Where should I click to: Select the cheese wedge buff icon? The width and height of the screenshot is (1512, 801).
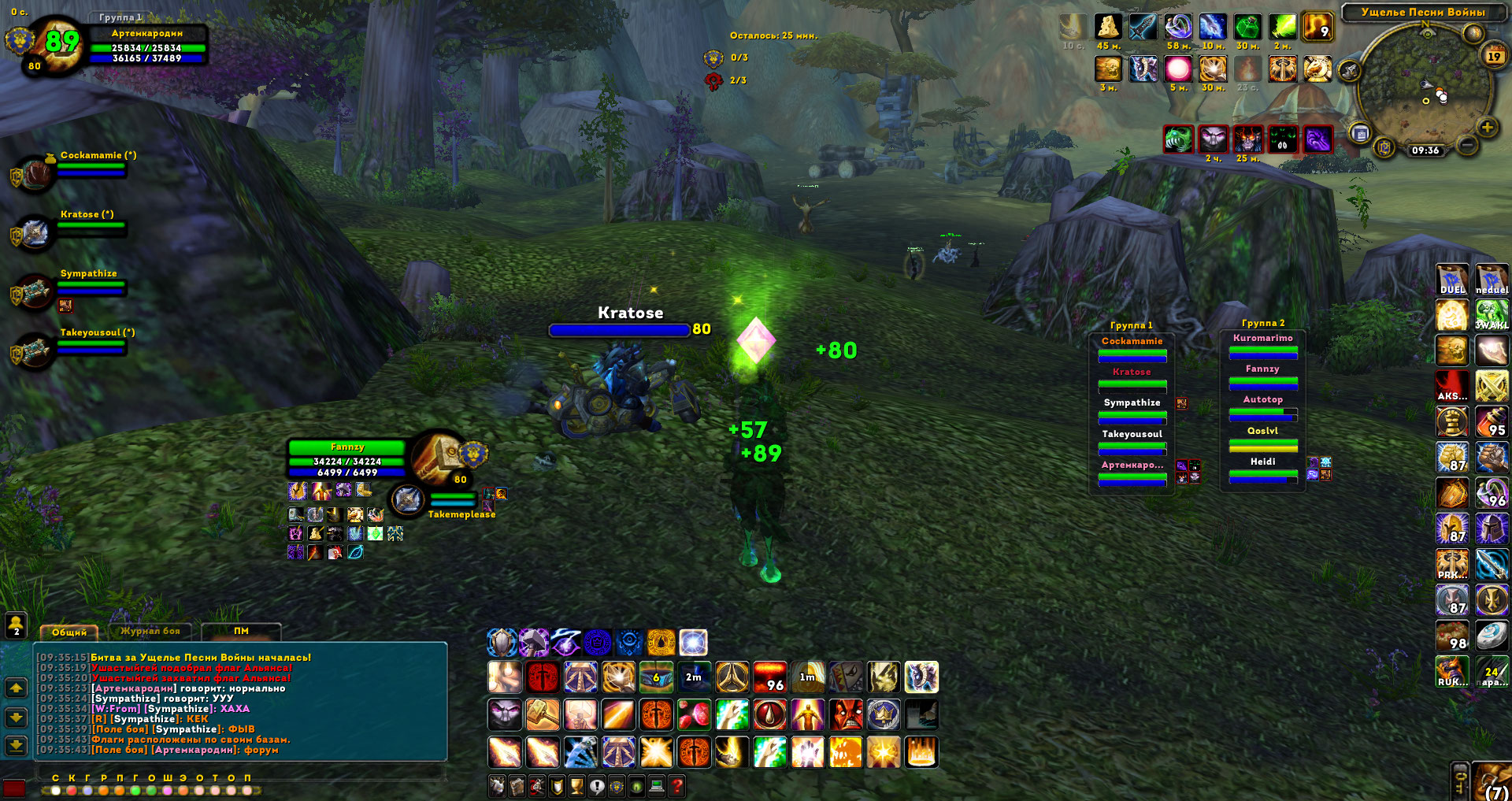[1108, 27]
